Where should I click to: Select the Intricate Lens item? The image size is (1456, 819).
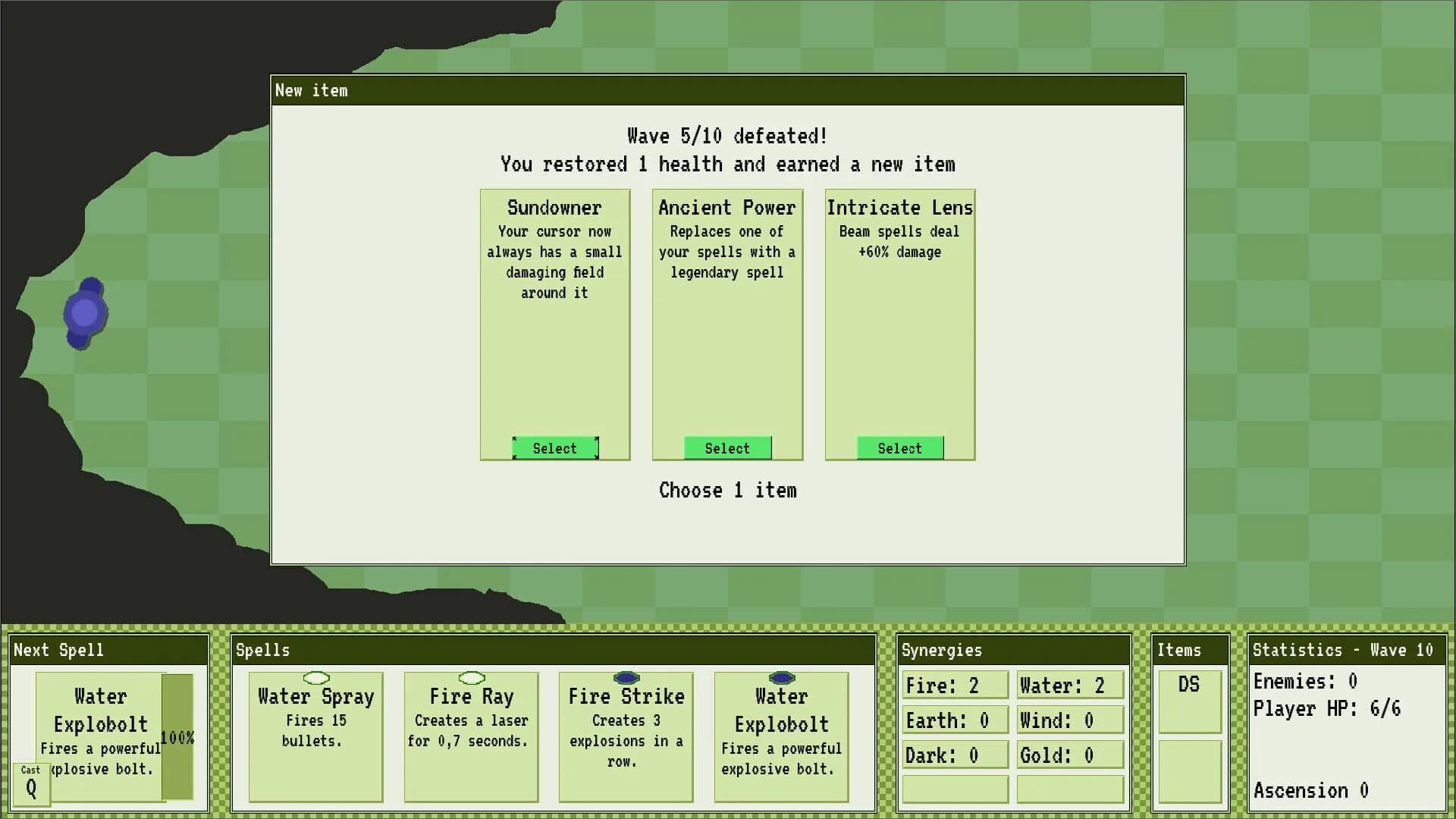[899, 447]
